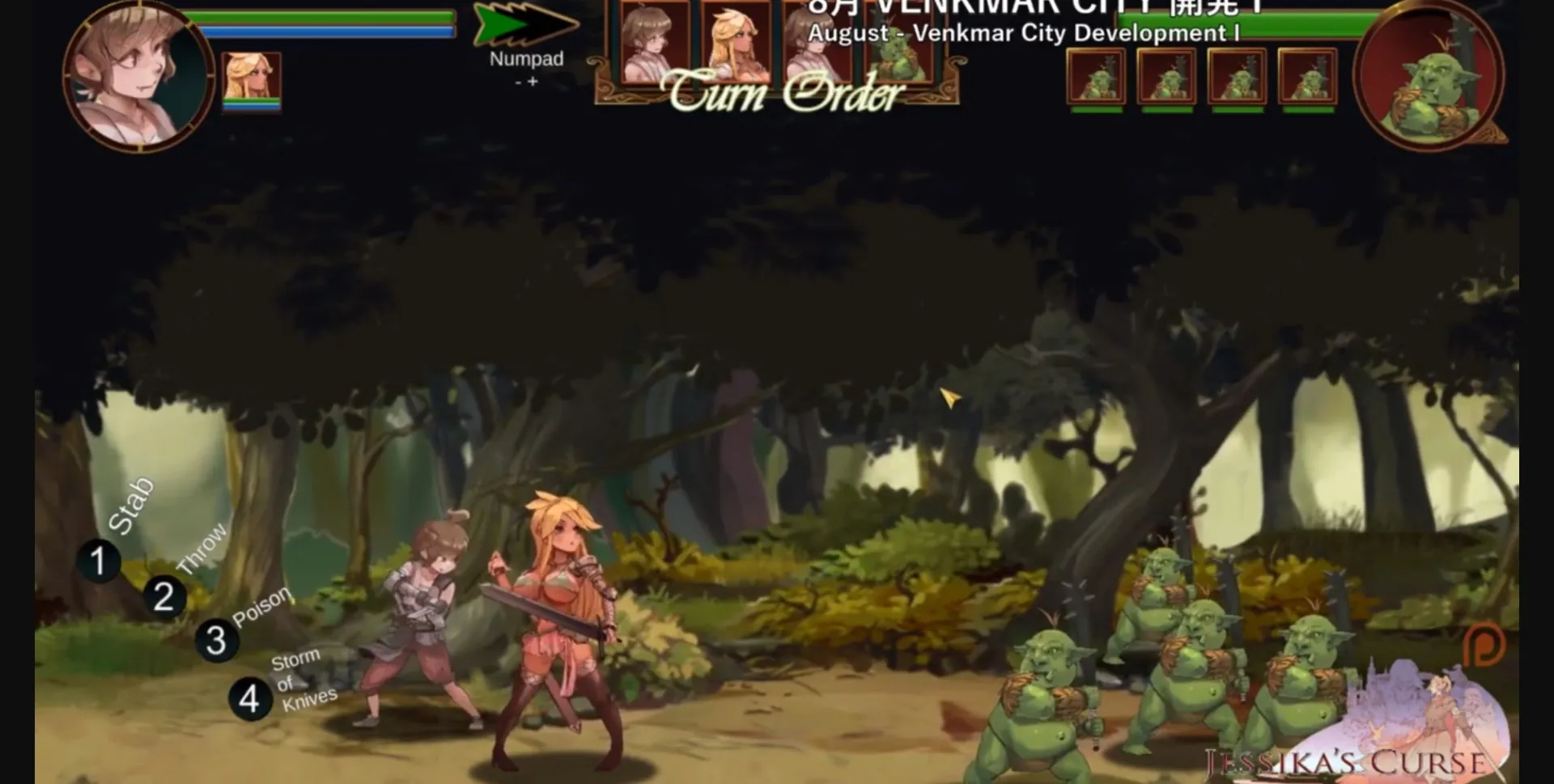
Task: Toggle the Numpad minus control
Action: tap(518, 81)
